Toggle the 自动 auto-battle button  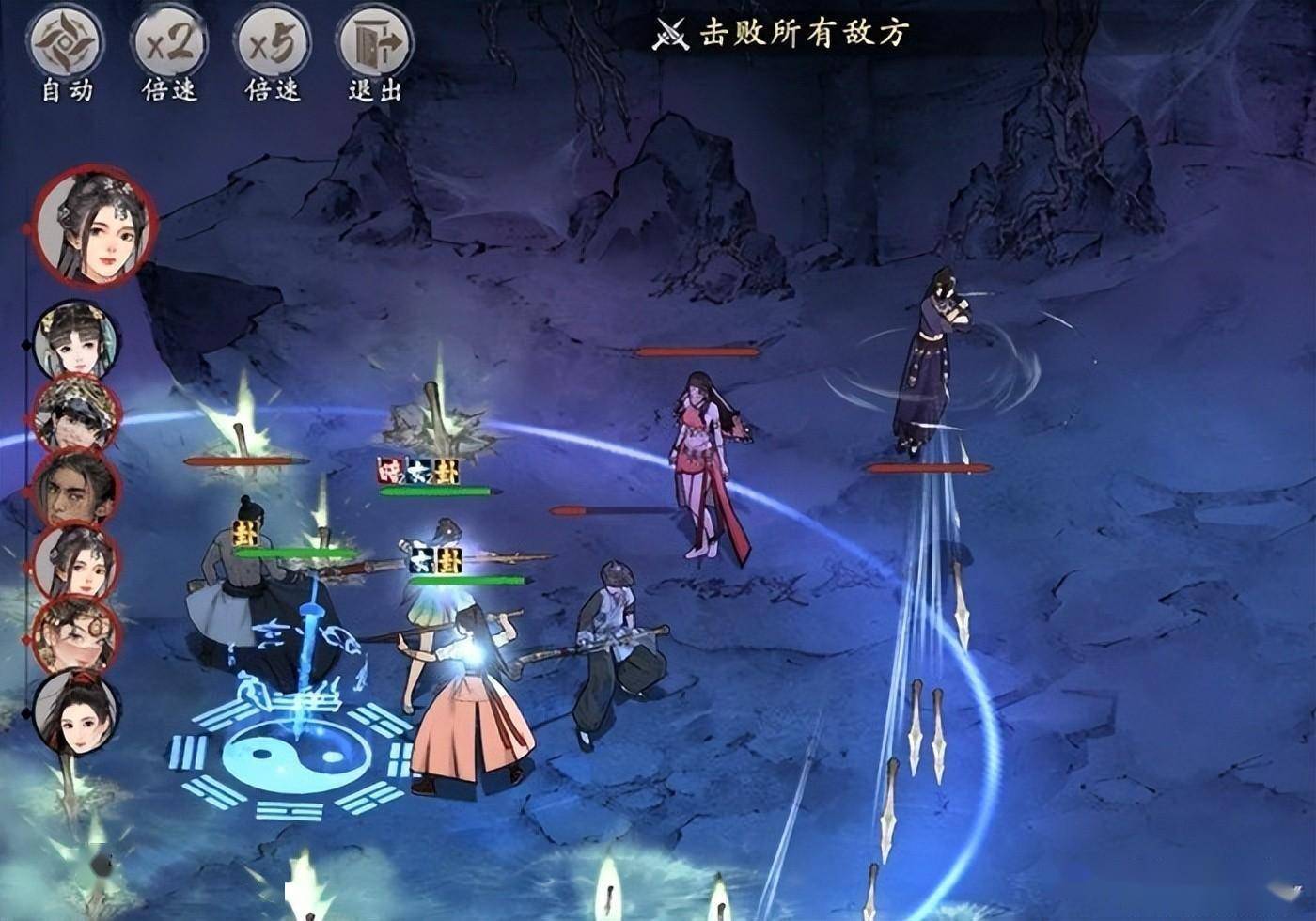(x=67, y=43)
